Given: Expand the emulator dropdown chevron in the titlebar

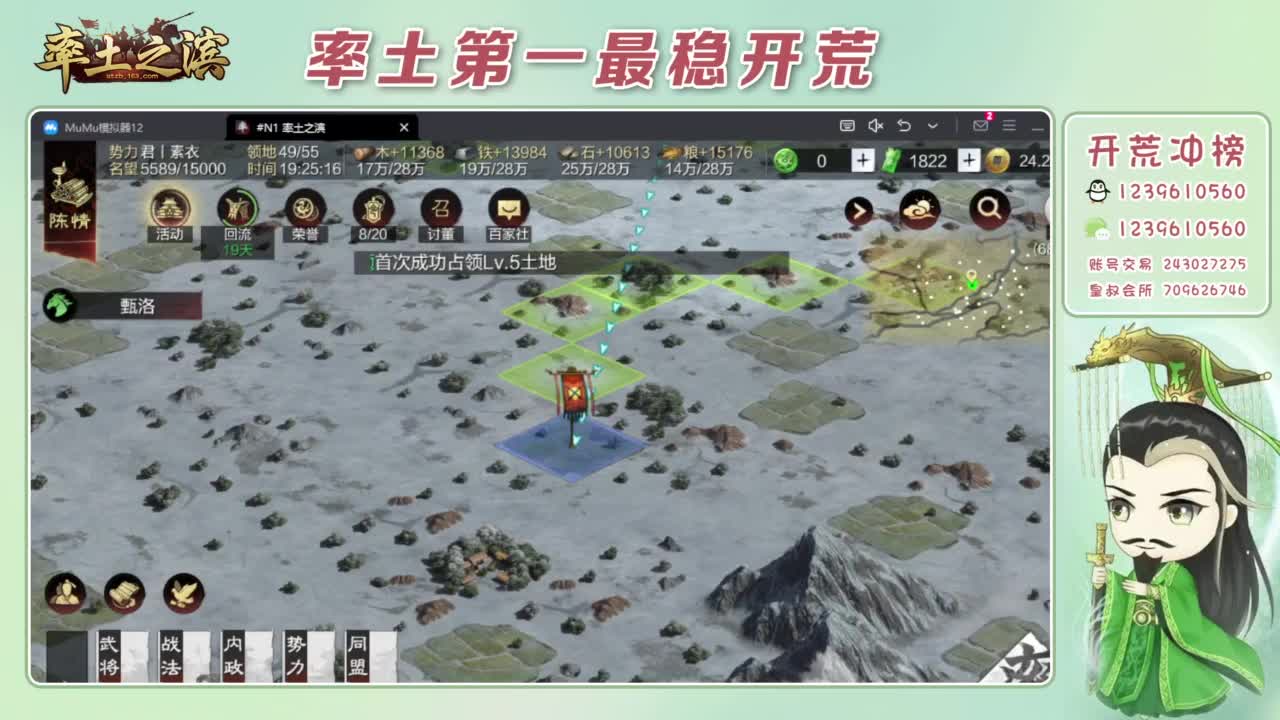Looking at the screenshot, I should pos(932,124).
